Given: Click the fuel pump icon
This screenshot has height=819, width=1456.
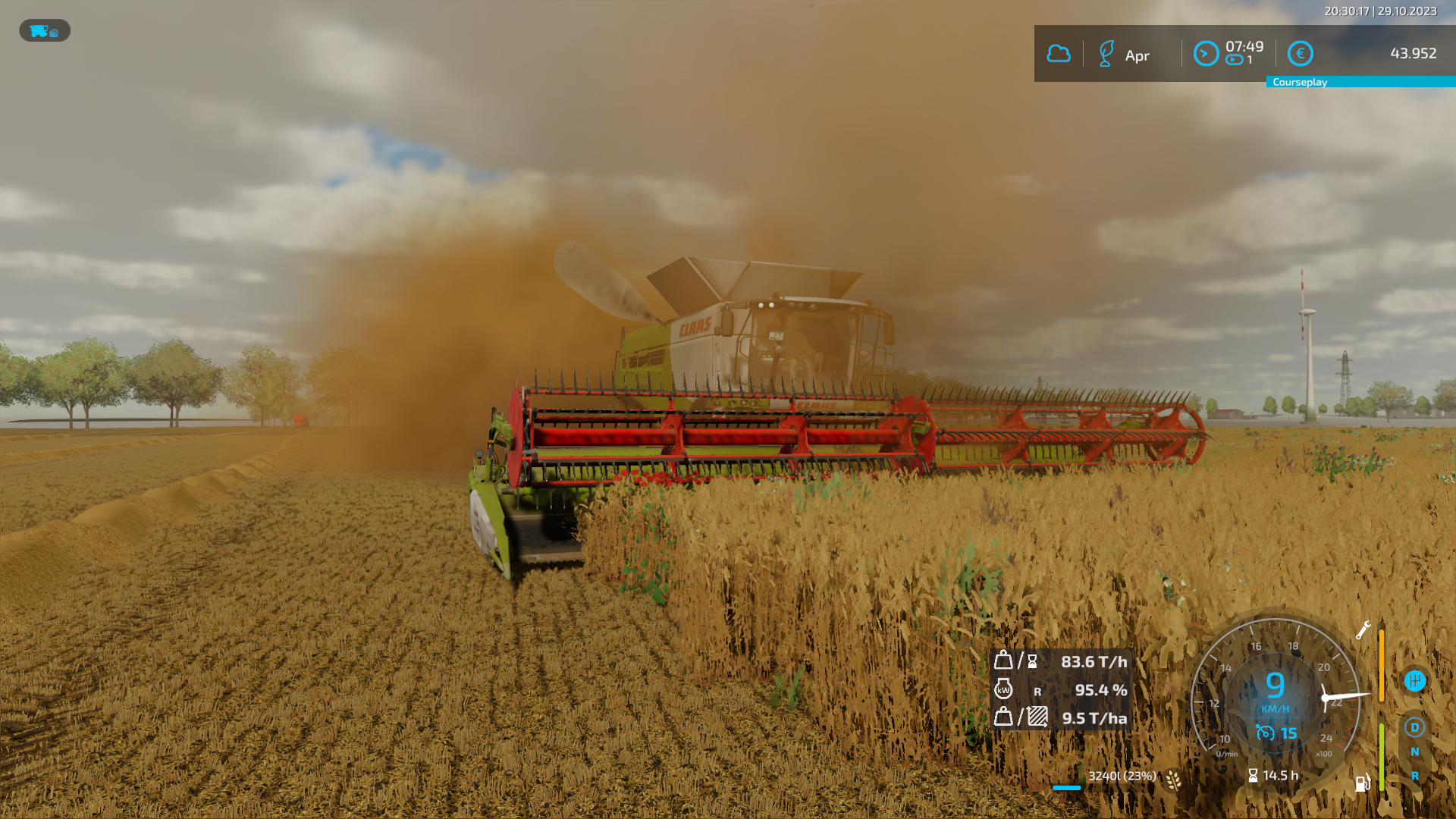Looking at the screenshot, I should point(1362,783).
